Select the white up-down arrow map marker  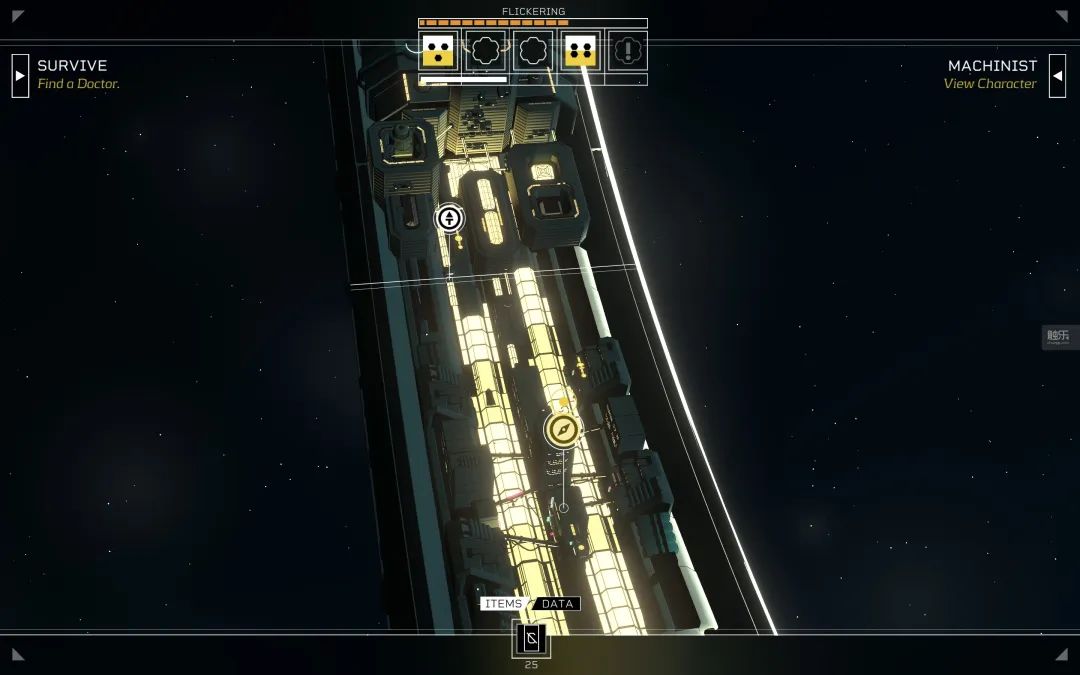point(449,218)
